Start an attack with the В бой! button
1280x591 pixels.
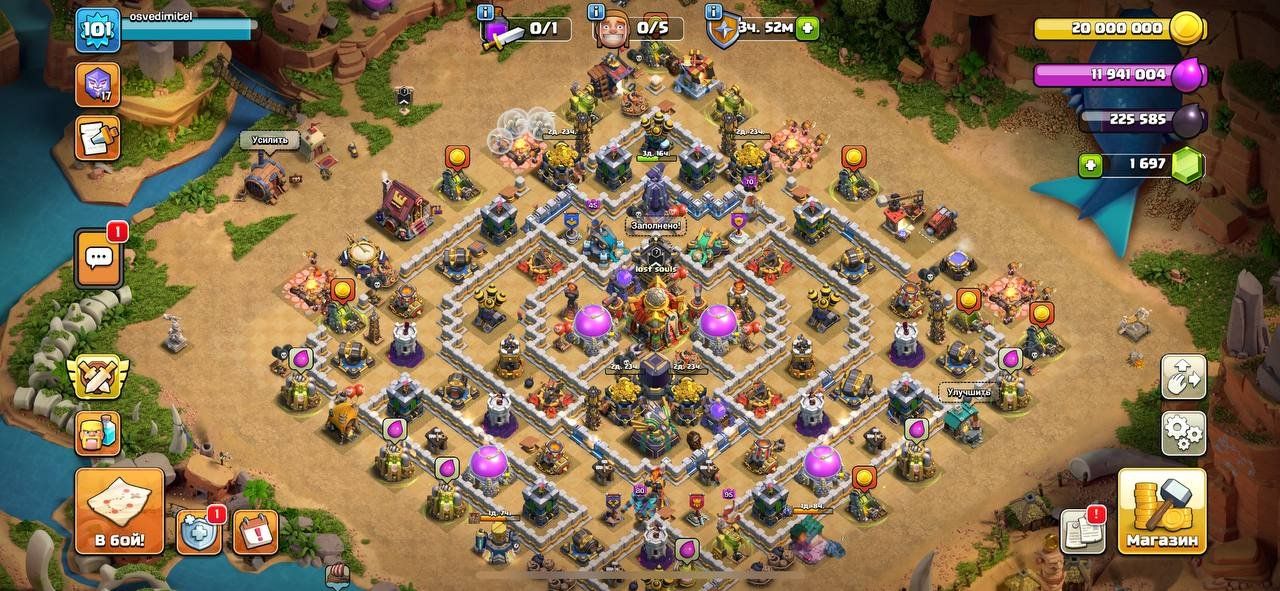click(119, 510)
